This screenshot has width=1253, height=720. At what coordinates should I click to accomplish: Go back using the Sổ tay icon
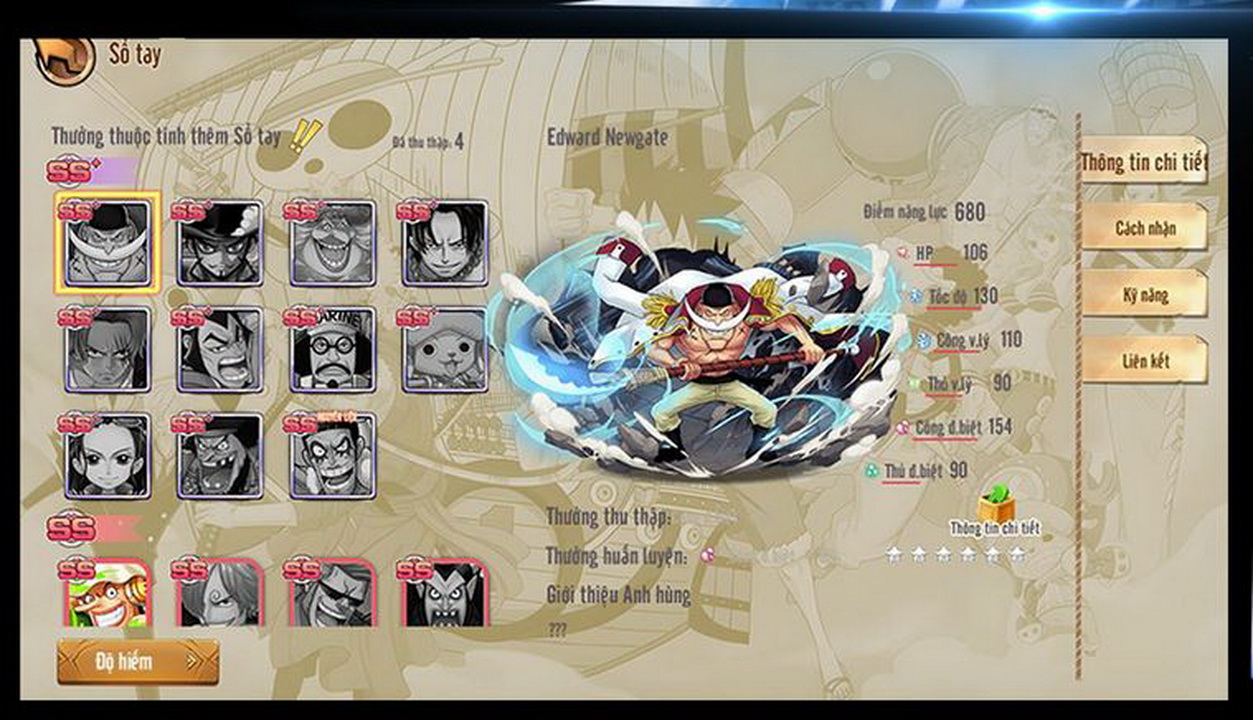click(x=65, y=59)
